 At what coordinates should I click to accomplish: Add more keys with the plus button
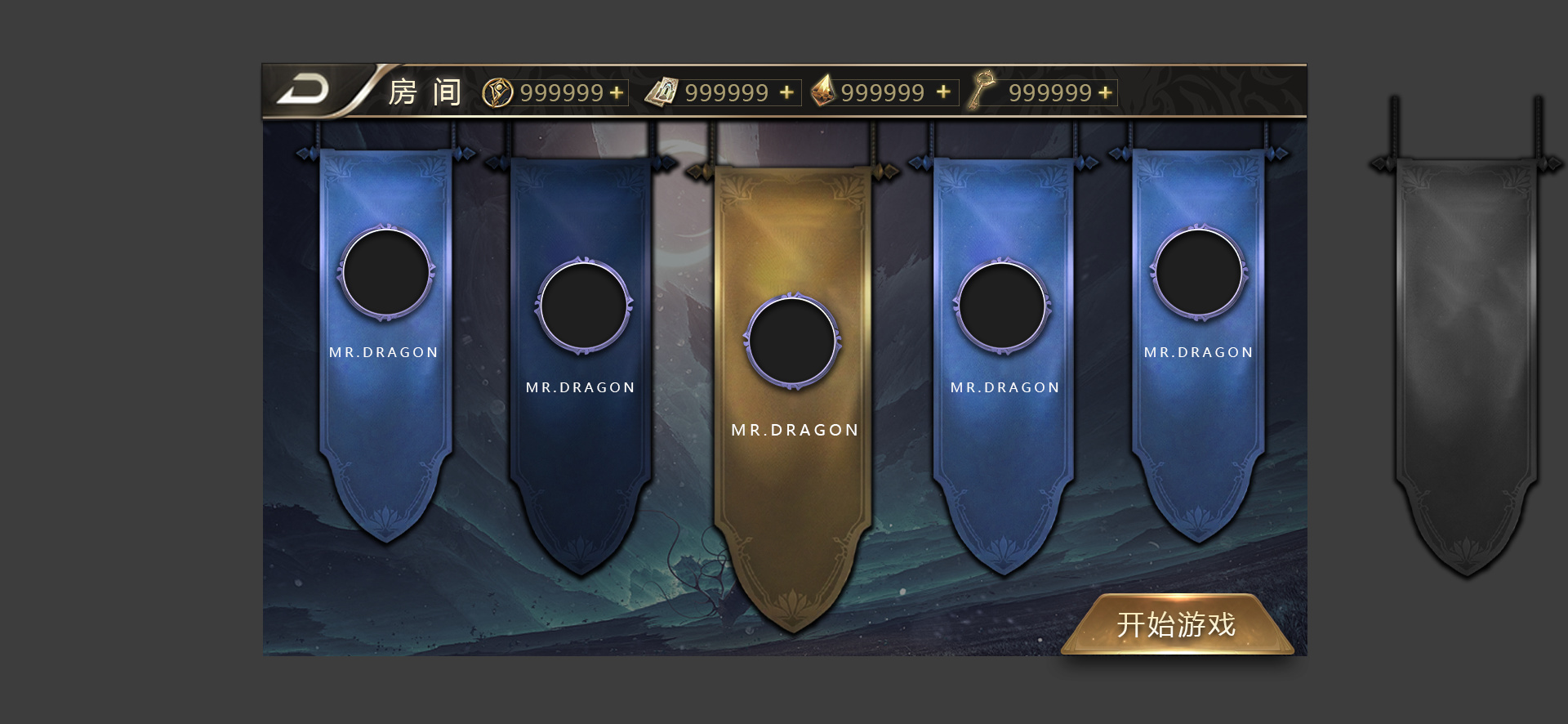[x=1105, y=93]
